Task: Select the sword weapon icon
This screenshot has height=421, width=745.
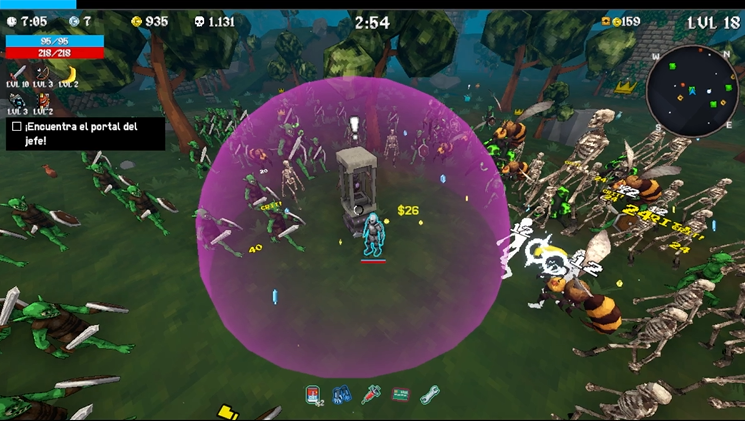Action: point(18,73)
